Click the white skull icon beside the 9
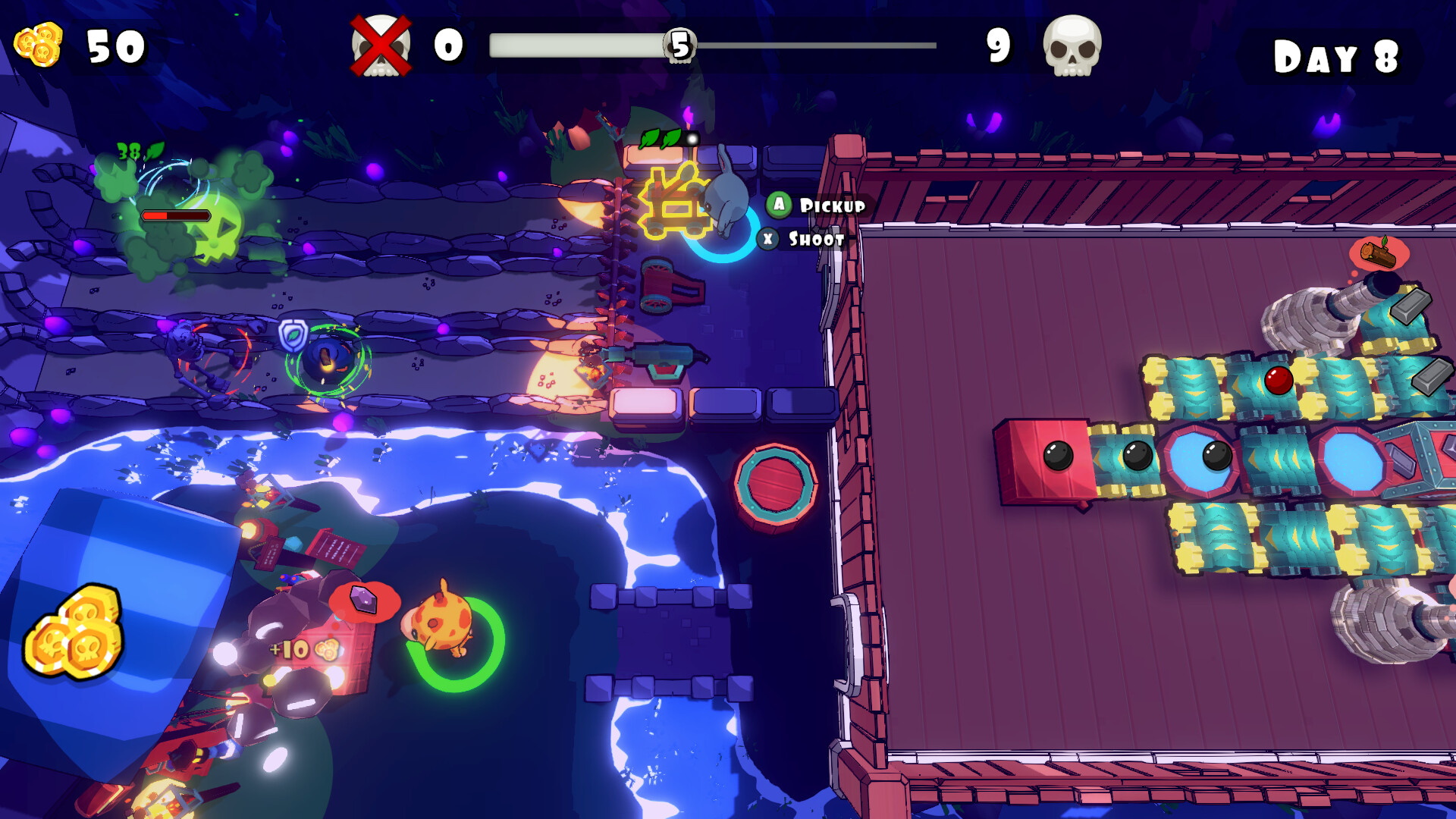 pyautogui.click(x=1072, y=47)
